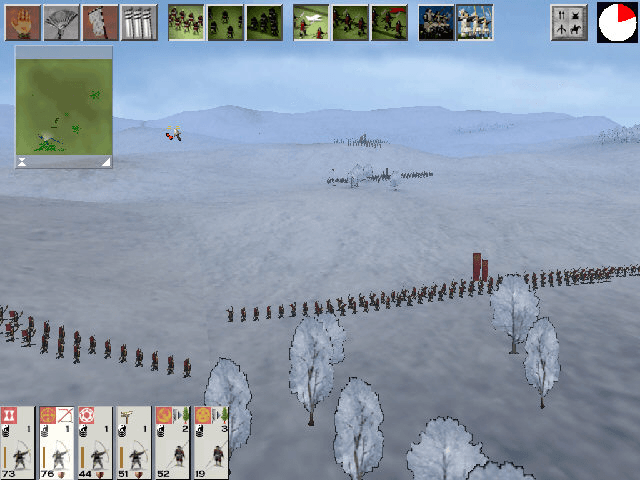Select the archer unit card with 76 men
This screenshot has height=480, width=640.
56,442
